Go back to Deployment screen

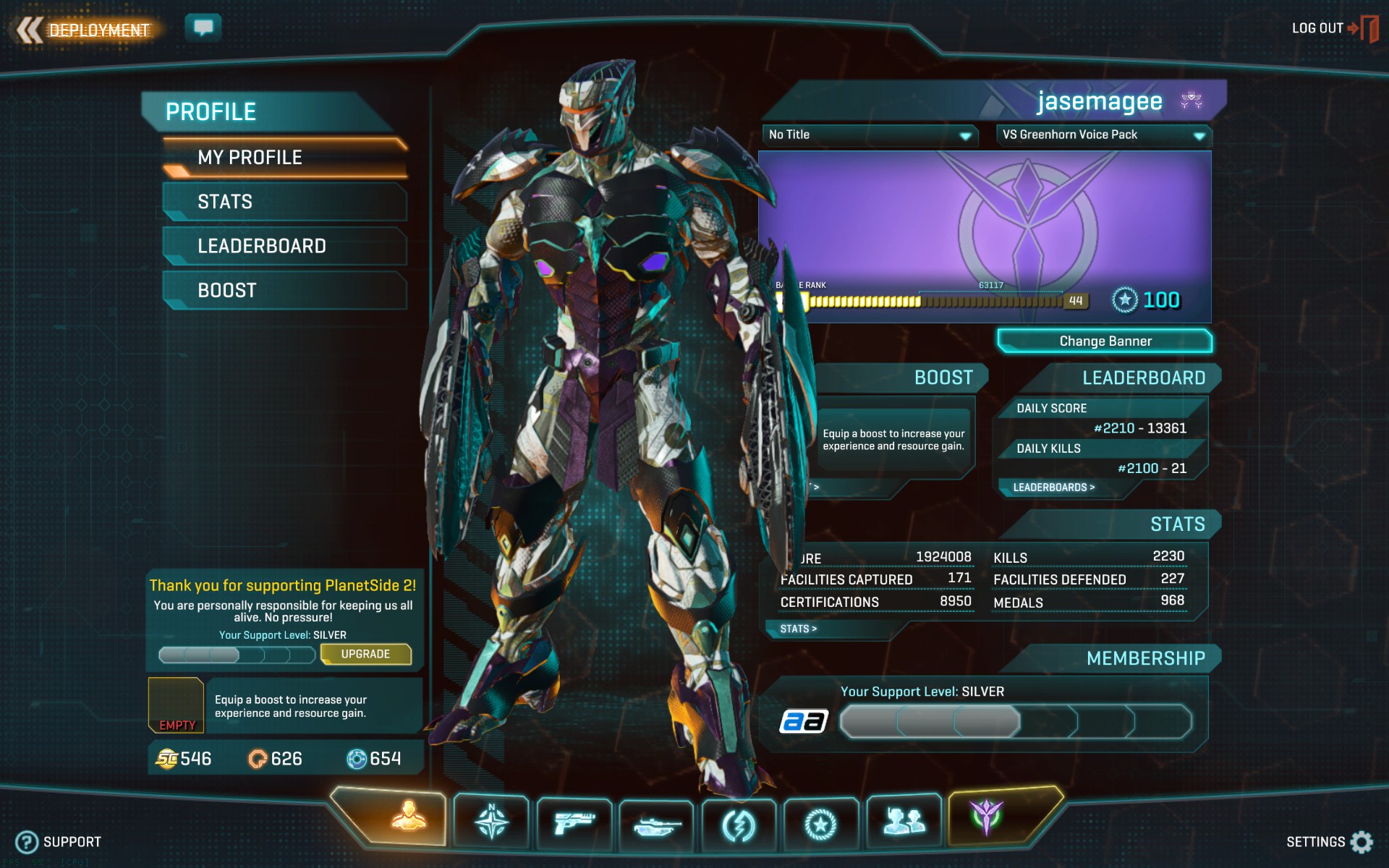(85, 30)
